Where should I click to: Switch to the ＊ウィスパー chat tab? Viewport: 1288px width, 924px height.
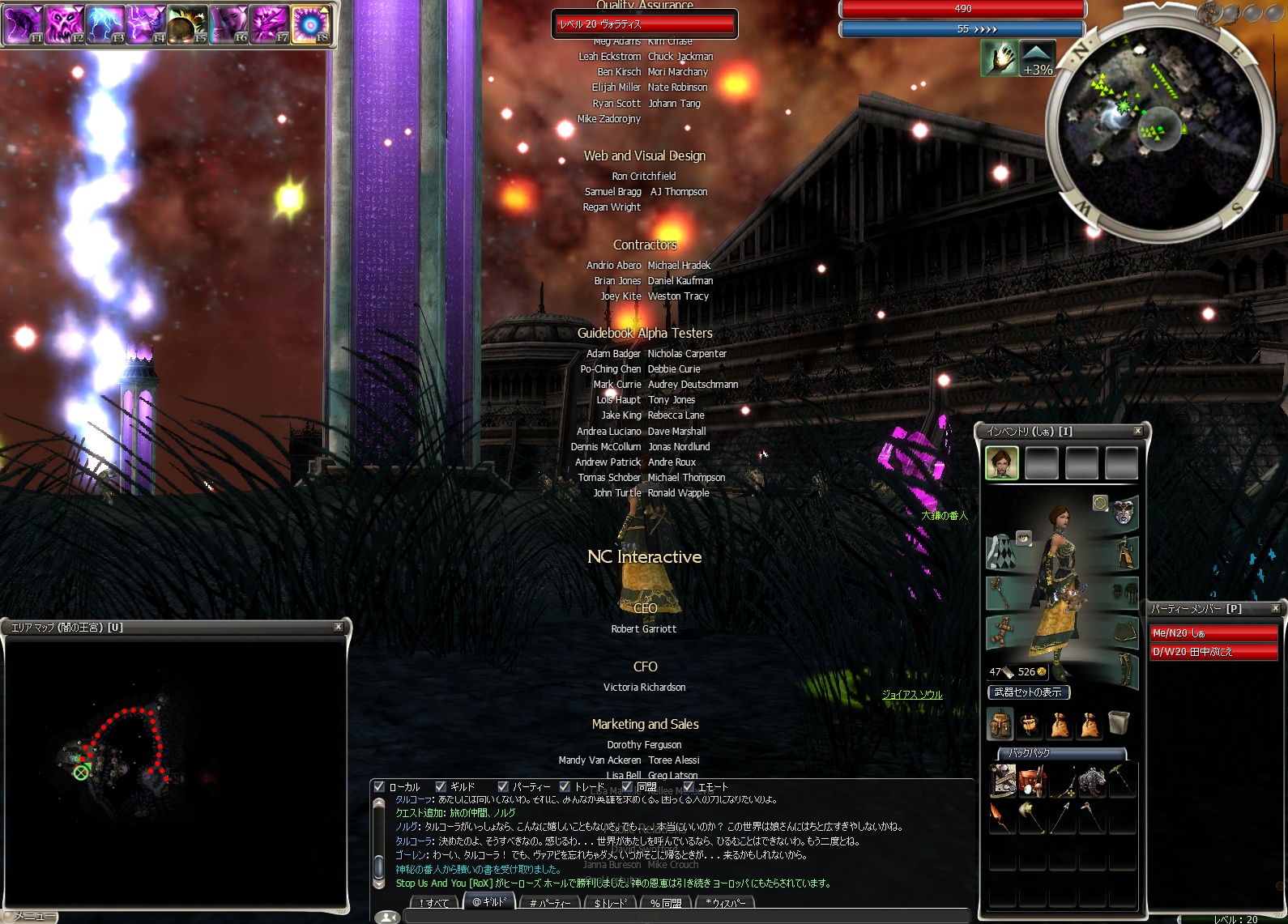[726, 903]
